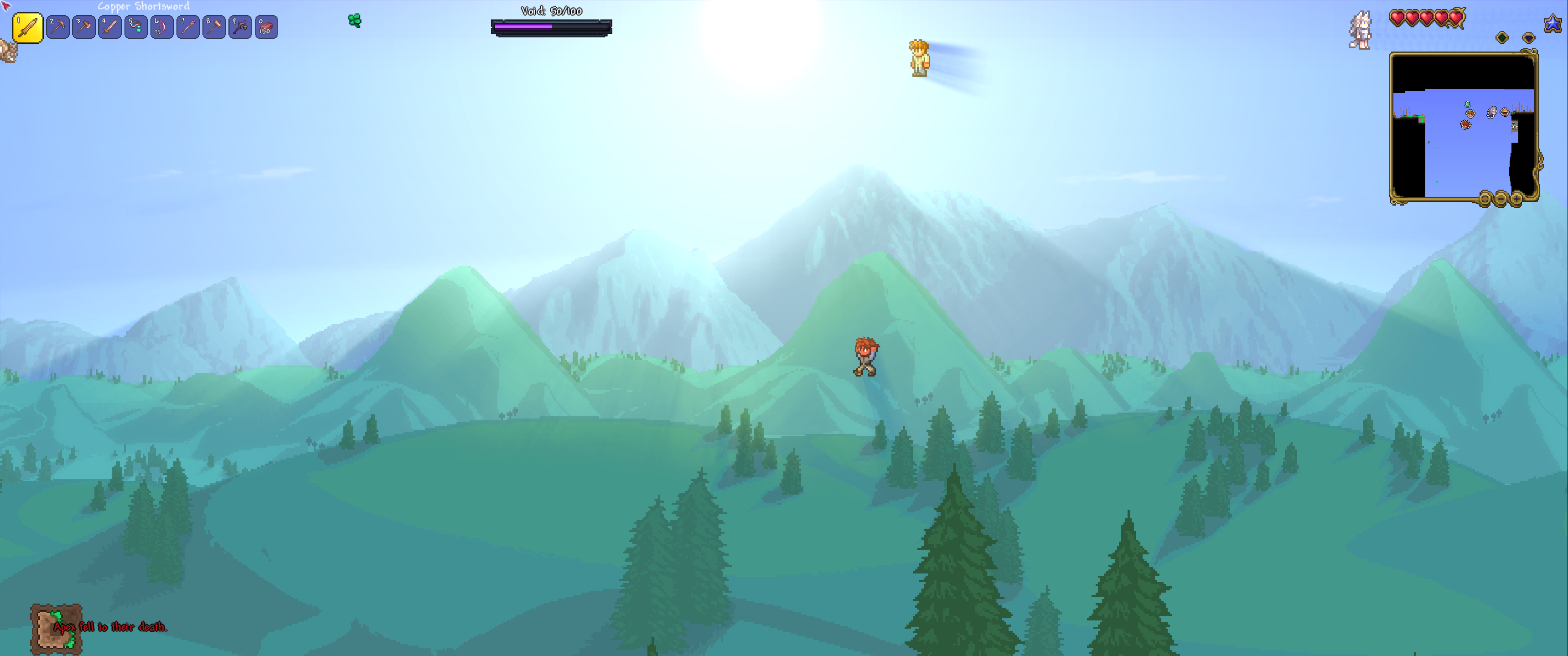The width and height of the screenshot is (1568, 656).
Task: Switch to the pink bow in slot 6
Action: coord(162,27)
